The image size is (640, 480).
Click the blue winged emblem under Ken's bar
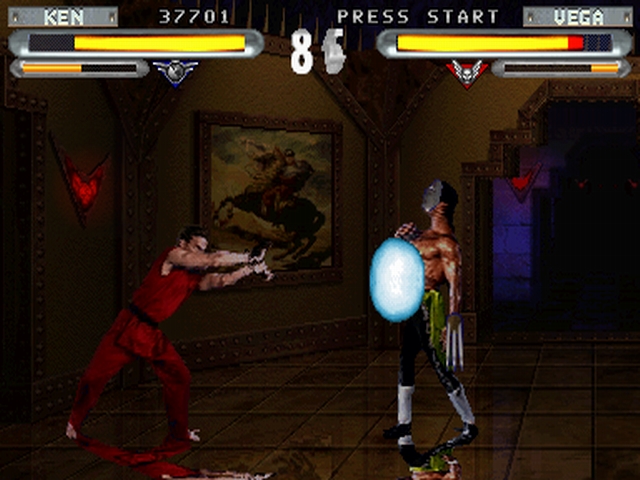pos(175,71)
